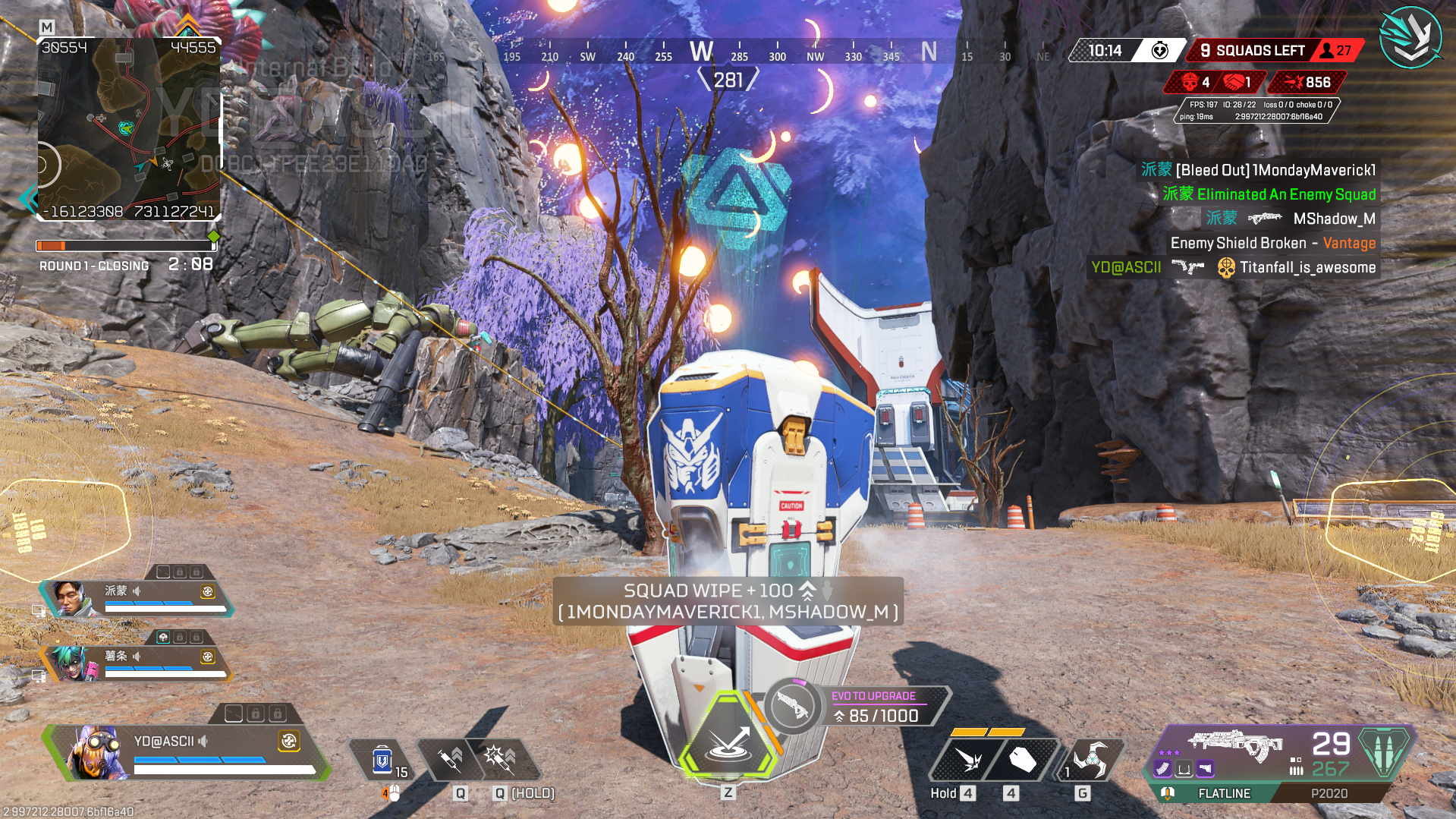Activate the burst-syringe hold ability
Image resolution: width=1456 pixels, height=819 pixels.
point(501,758)
